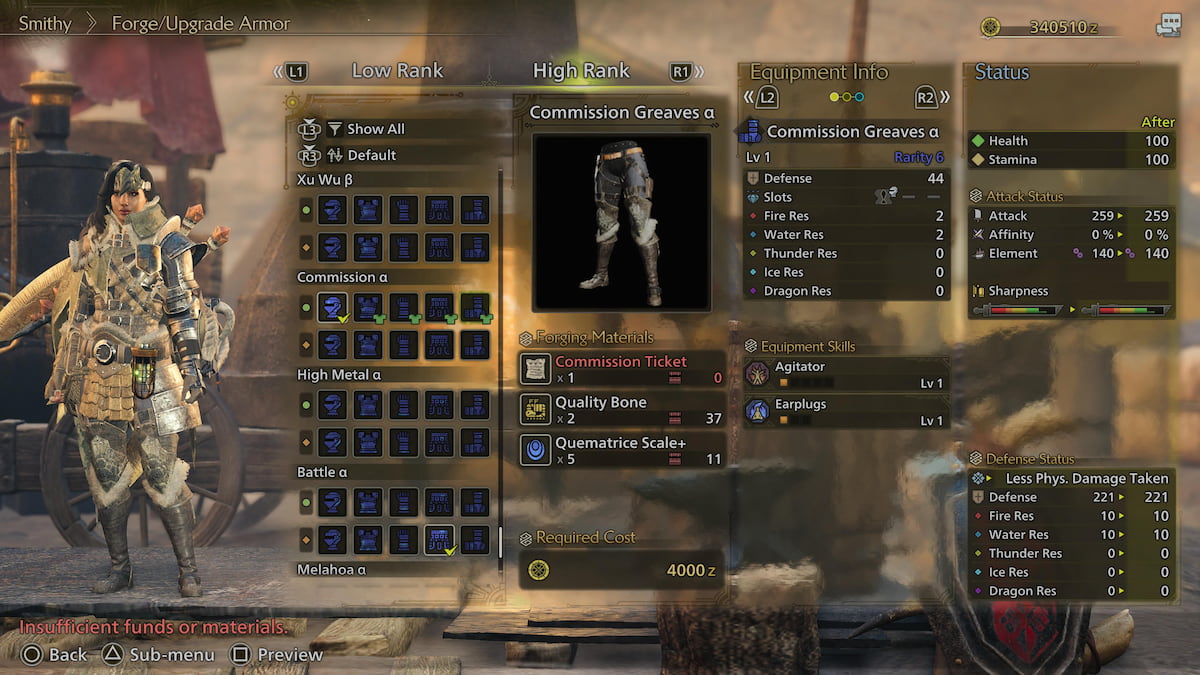Select the Quematrice Scale+ material row
1200x675 pixels.
622,450
